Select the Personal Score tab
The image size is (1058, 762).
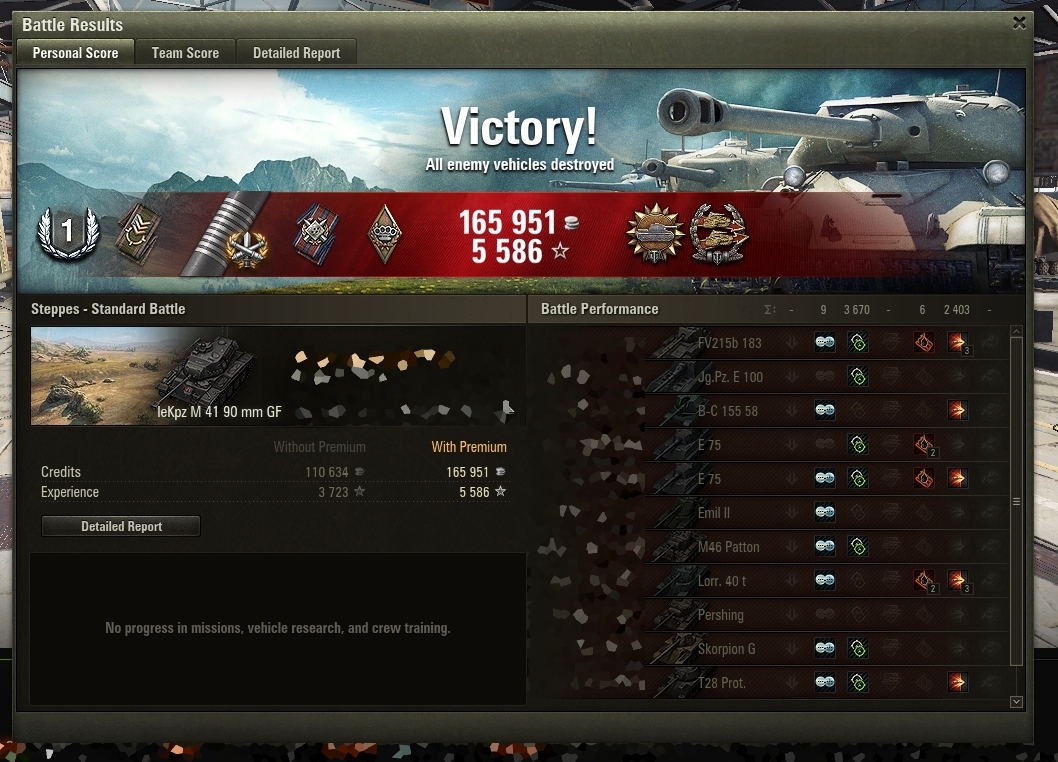[75, 53]
